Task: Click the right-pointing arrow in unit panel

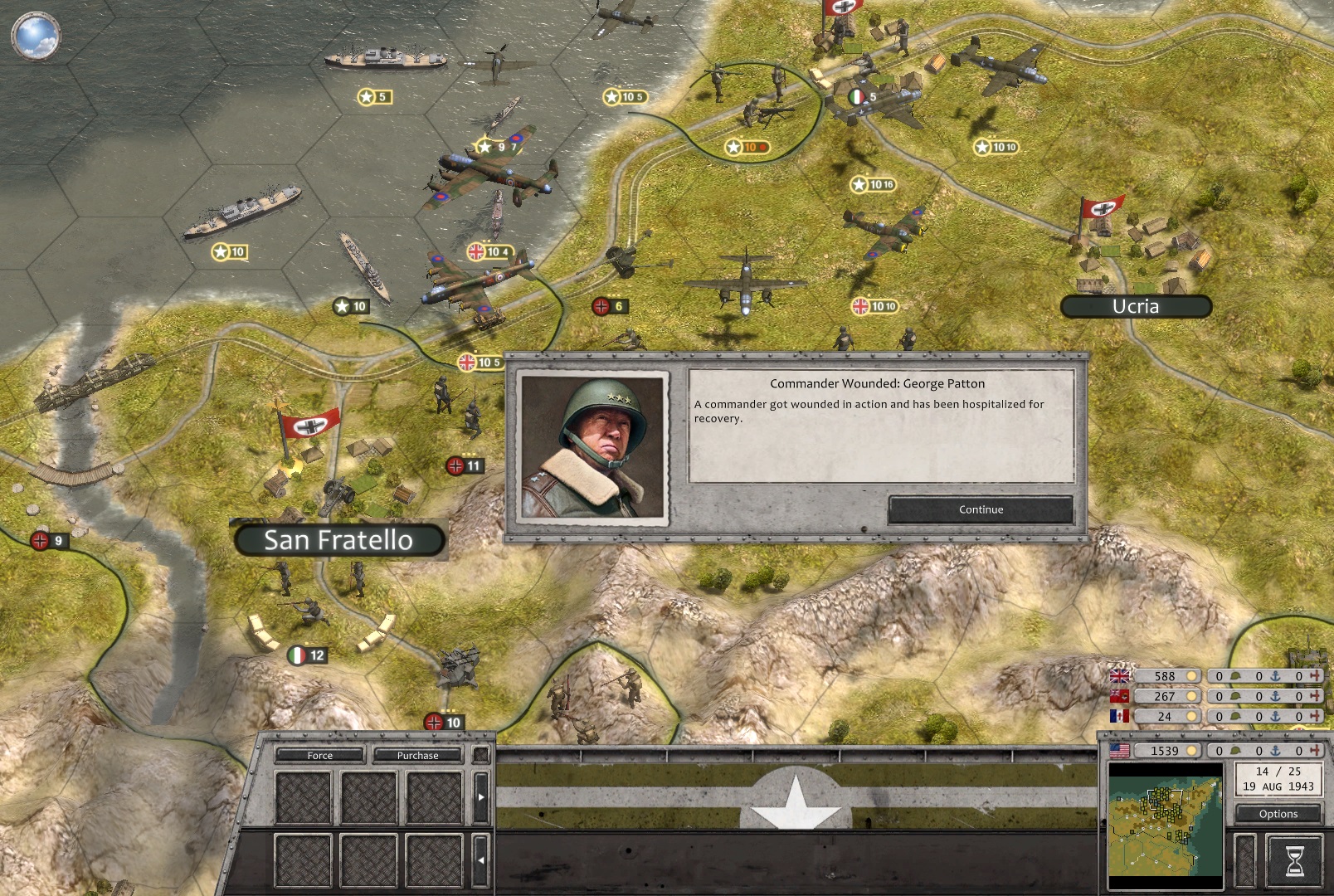Action: coord(480,797)
